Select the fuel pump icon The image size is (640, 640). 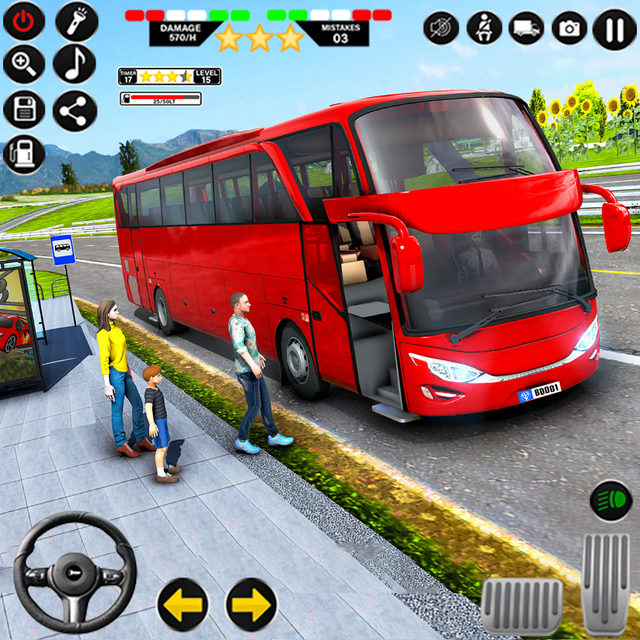tap(24, 154)
